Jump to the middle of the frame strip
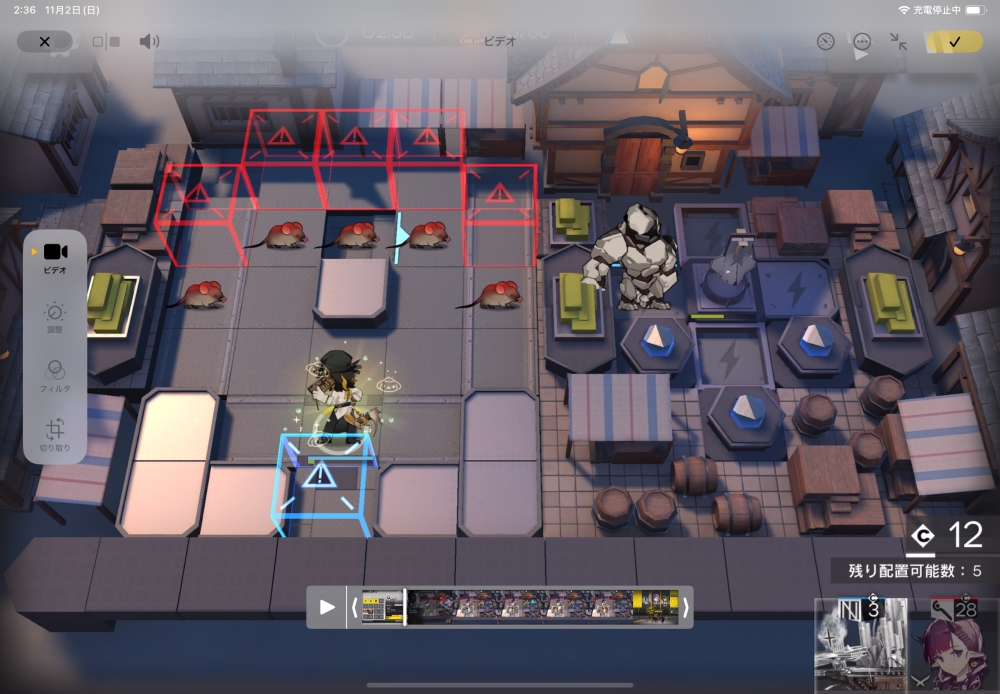Image resolution: width=1000 pixels, height=694 pixels. 520,607
